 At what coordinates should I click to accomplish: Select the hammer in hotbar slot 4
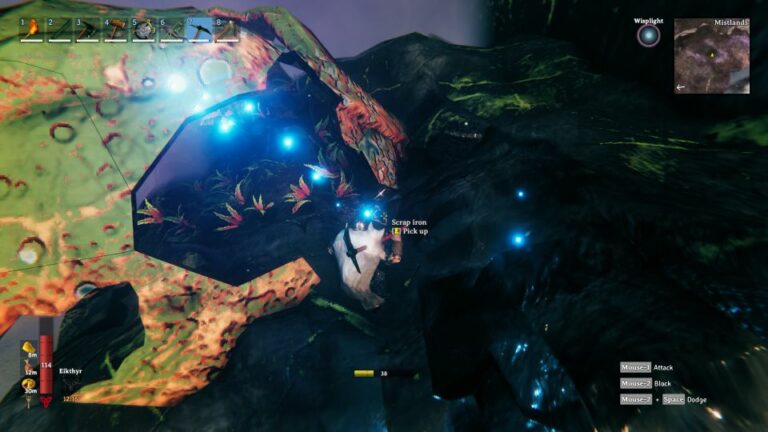(116, 29)
